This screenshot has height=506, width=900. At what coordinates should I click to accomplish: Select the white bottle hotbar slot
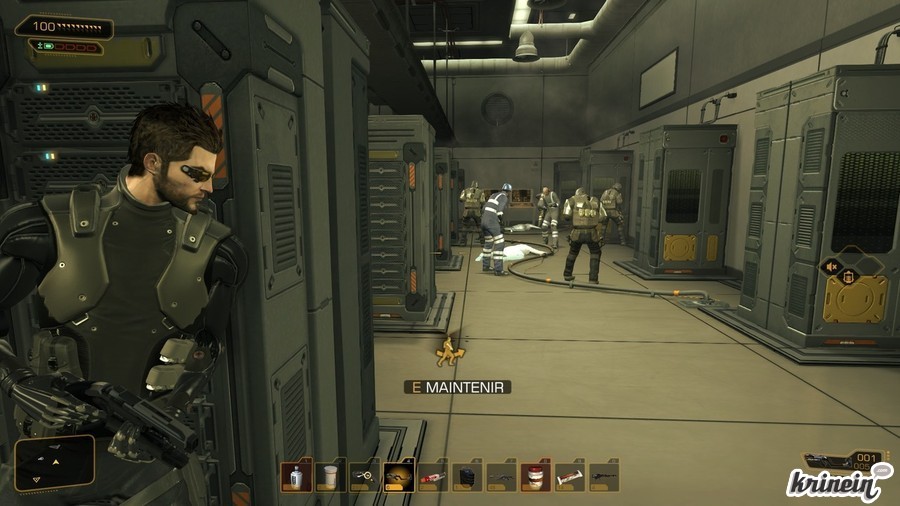[x=296, y=476]
